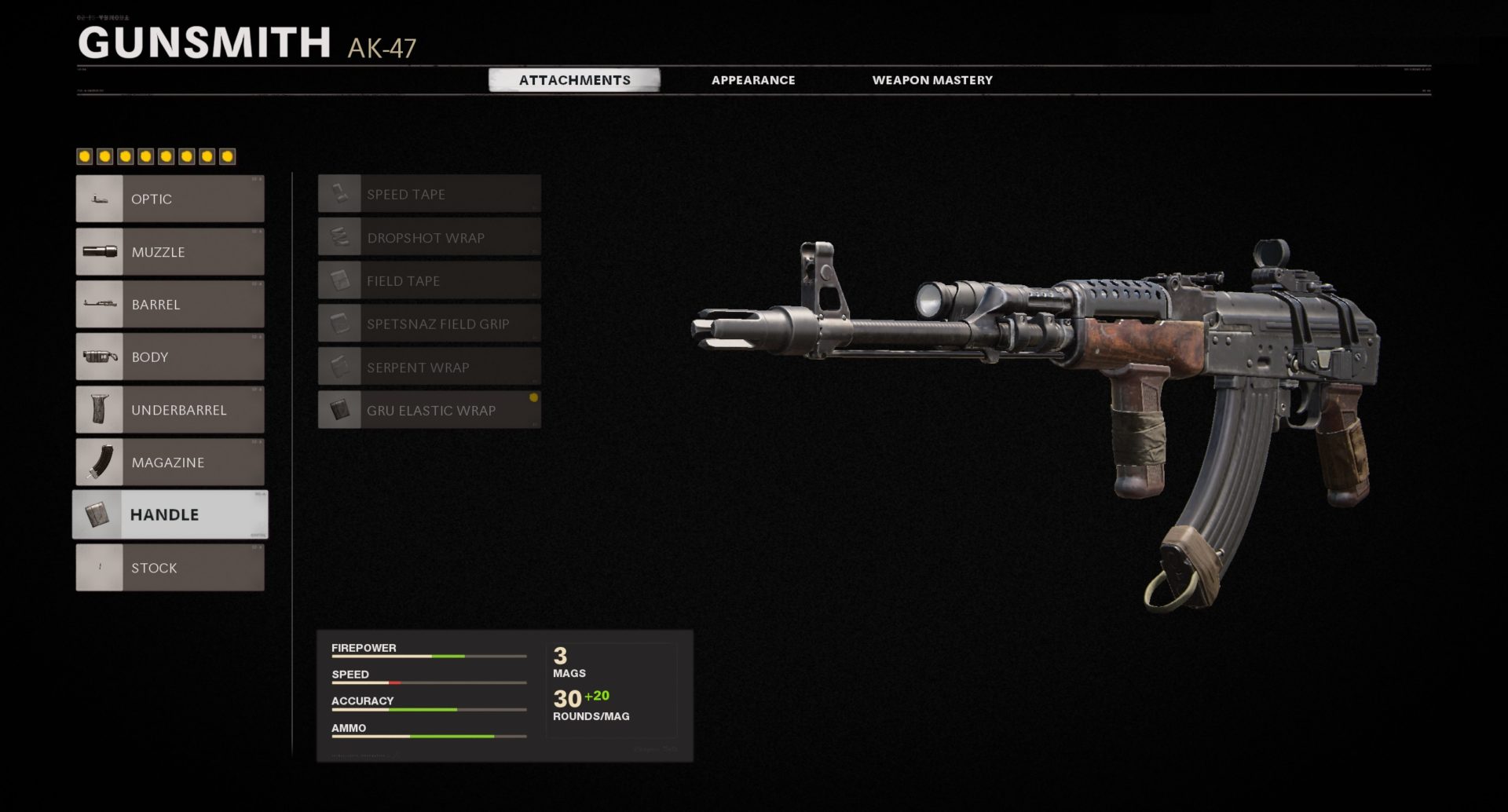
Task: Select the Handle attachment category
Action: pyautogui.click(x=170, y=514)
